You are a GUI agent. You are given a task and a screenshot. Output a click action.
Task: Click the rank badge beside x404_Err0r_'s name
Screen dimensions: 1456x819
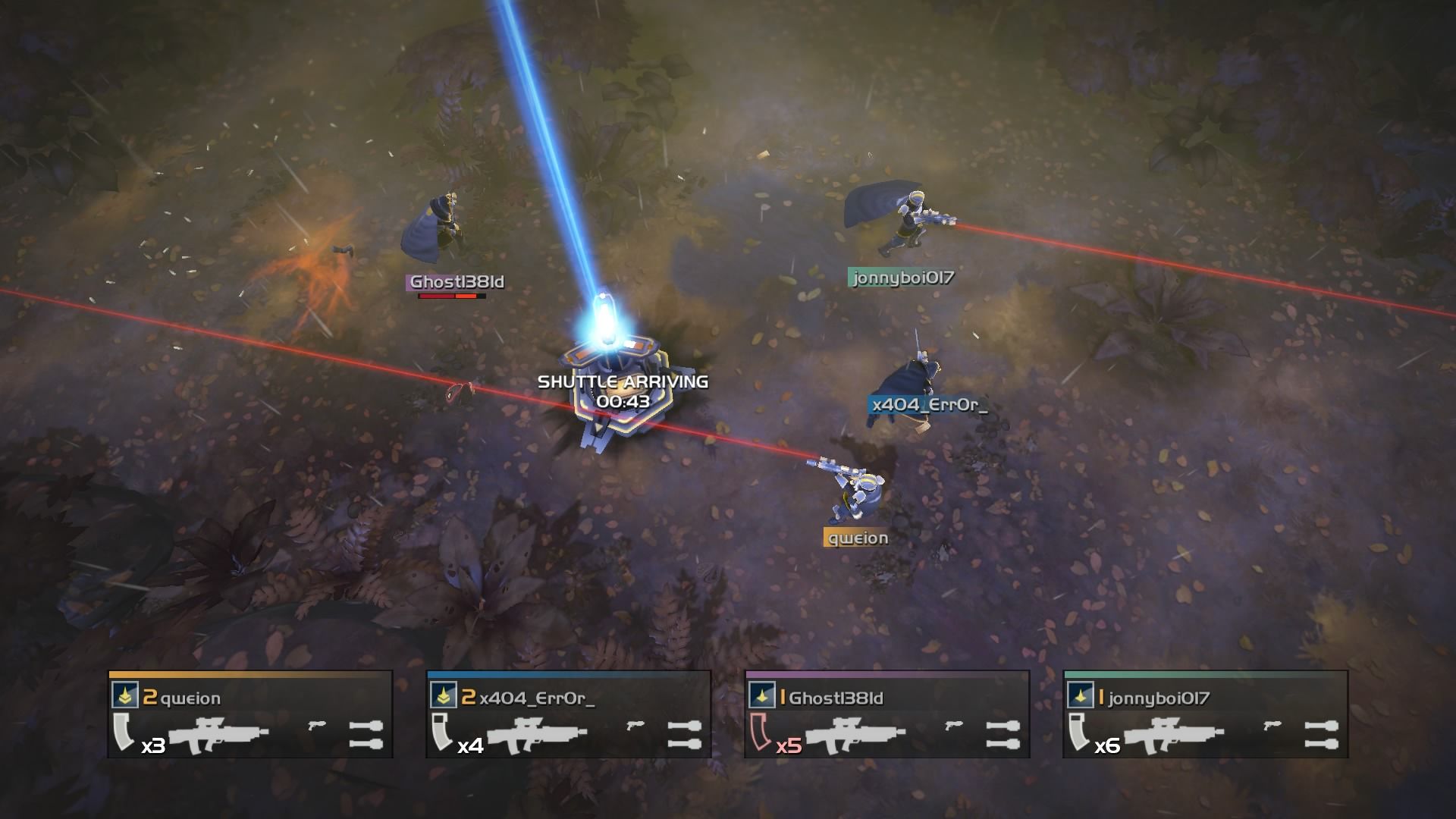tap(441, 695)
